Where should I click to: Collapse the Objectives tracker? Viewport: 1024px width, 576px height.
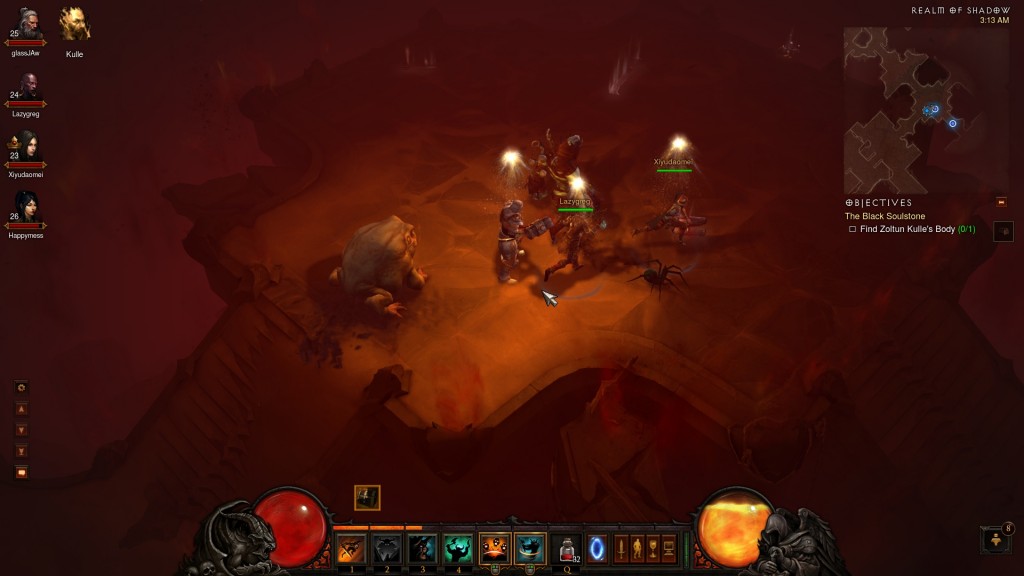coord(1001,202)
